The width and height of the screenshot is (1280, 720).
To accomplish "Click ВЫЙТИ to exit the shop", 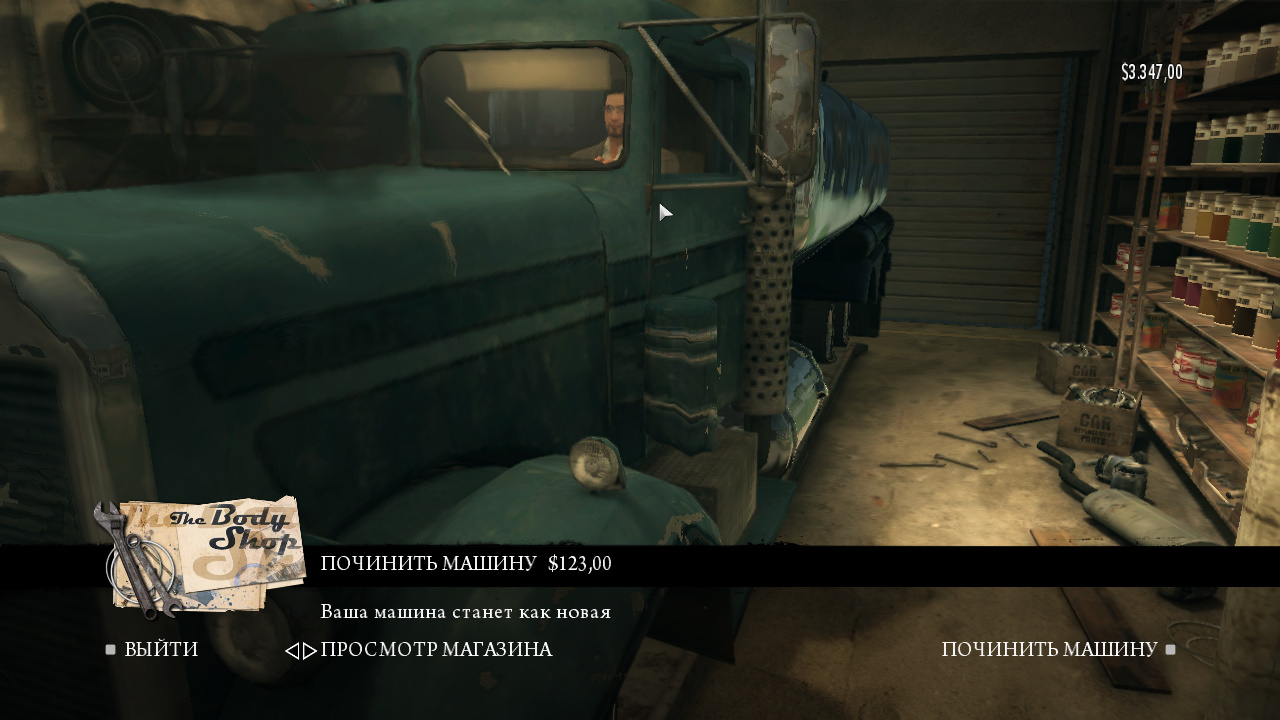I will click(x=162, y=649).
